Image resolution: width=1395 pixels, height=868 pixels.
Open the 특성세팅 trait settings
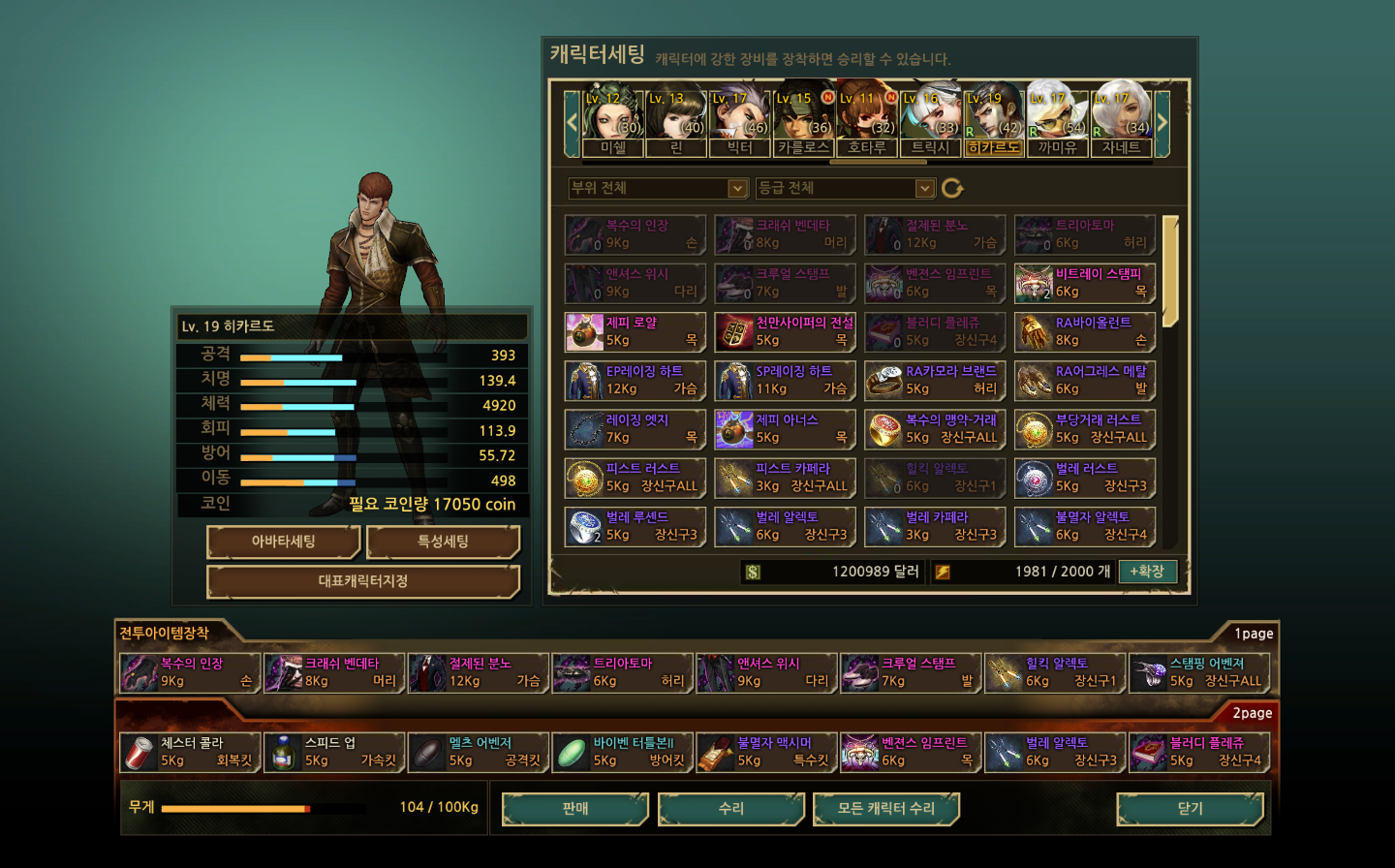point(443,542)
